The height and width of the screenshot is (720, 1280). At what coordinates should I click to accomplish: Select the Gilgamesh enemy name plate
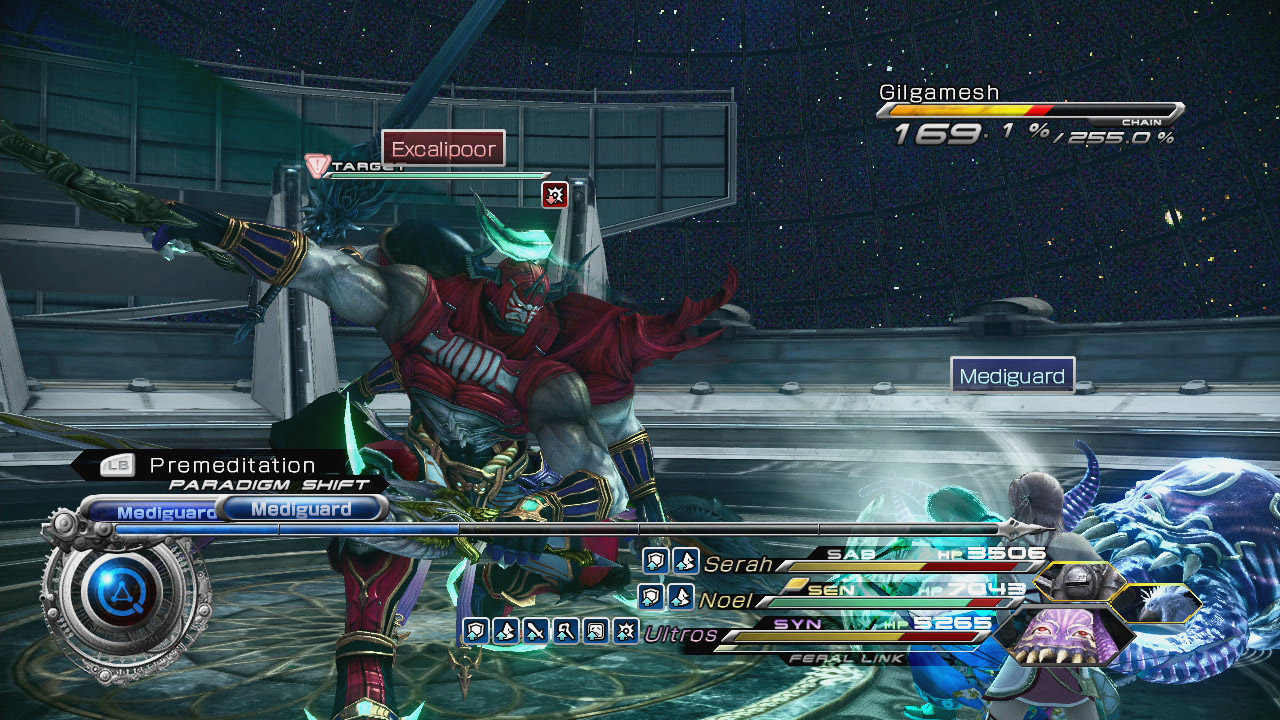point(939,93)
